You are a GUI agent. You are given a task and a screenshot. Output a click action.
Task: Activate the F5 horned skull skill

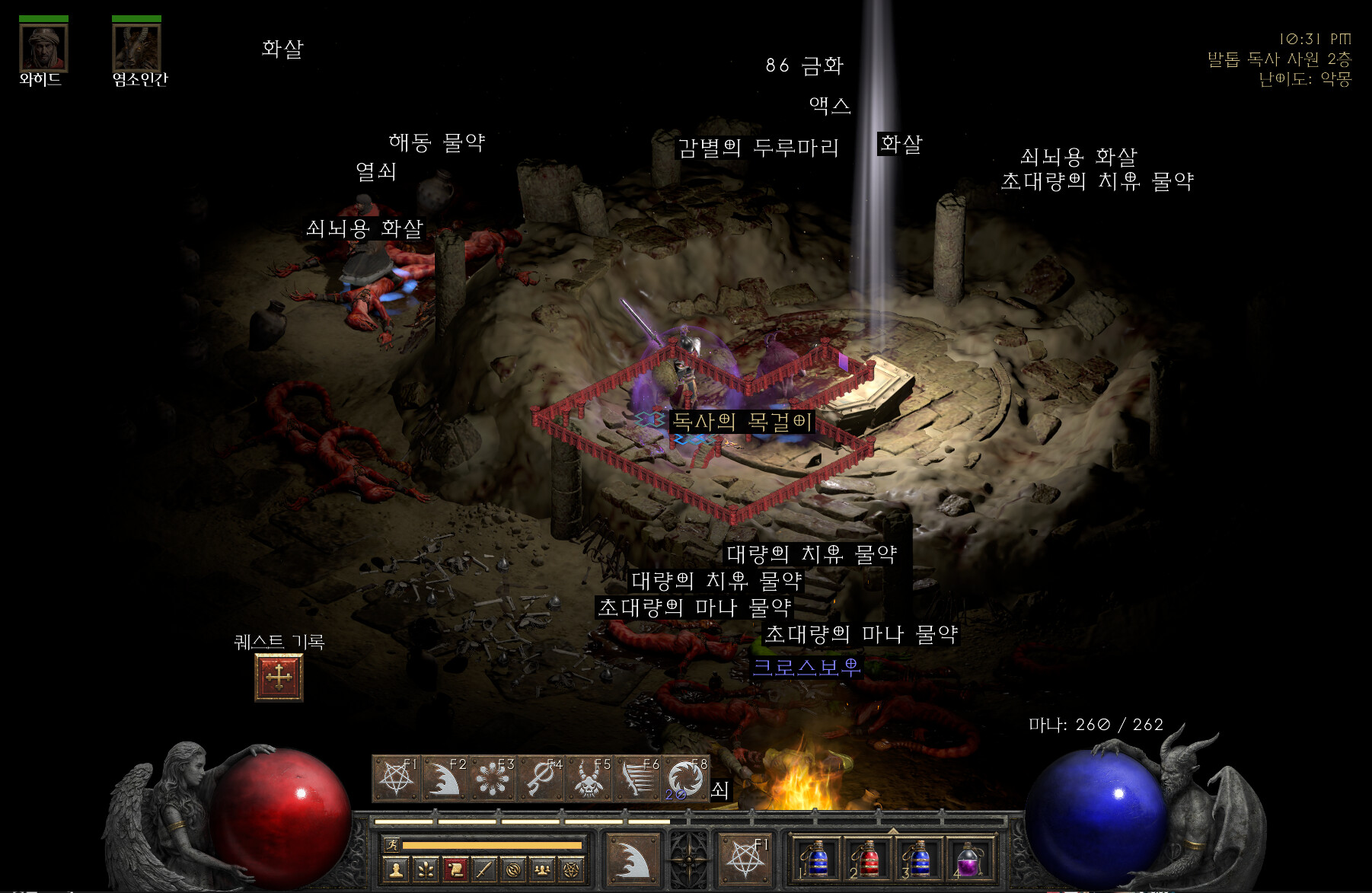(x=589, y=778)
